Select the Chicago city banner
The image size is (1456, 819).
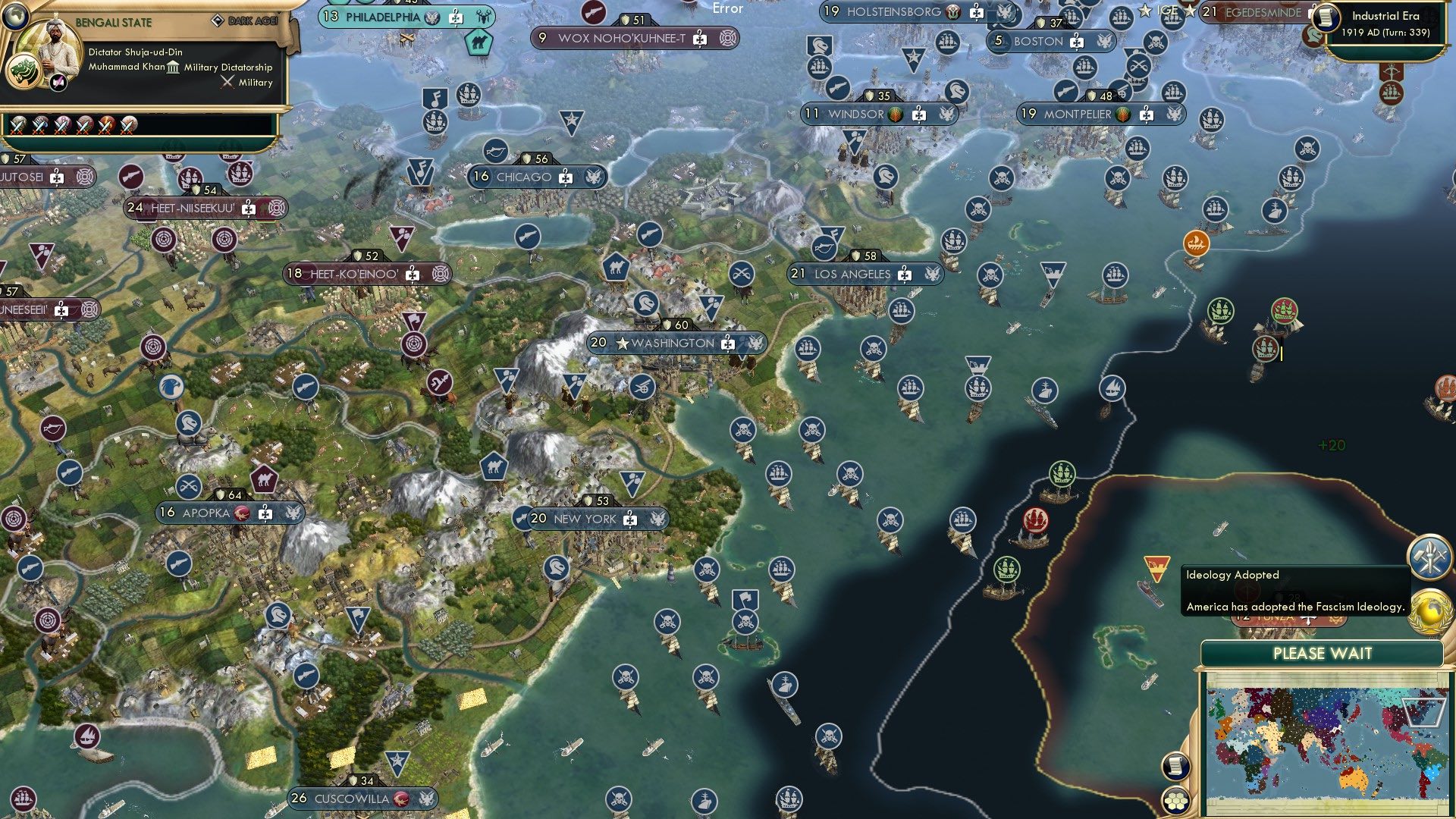coord(535,176)
